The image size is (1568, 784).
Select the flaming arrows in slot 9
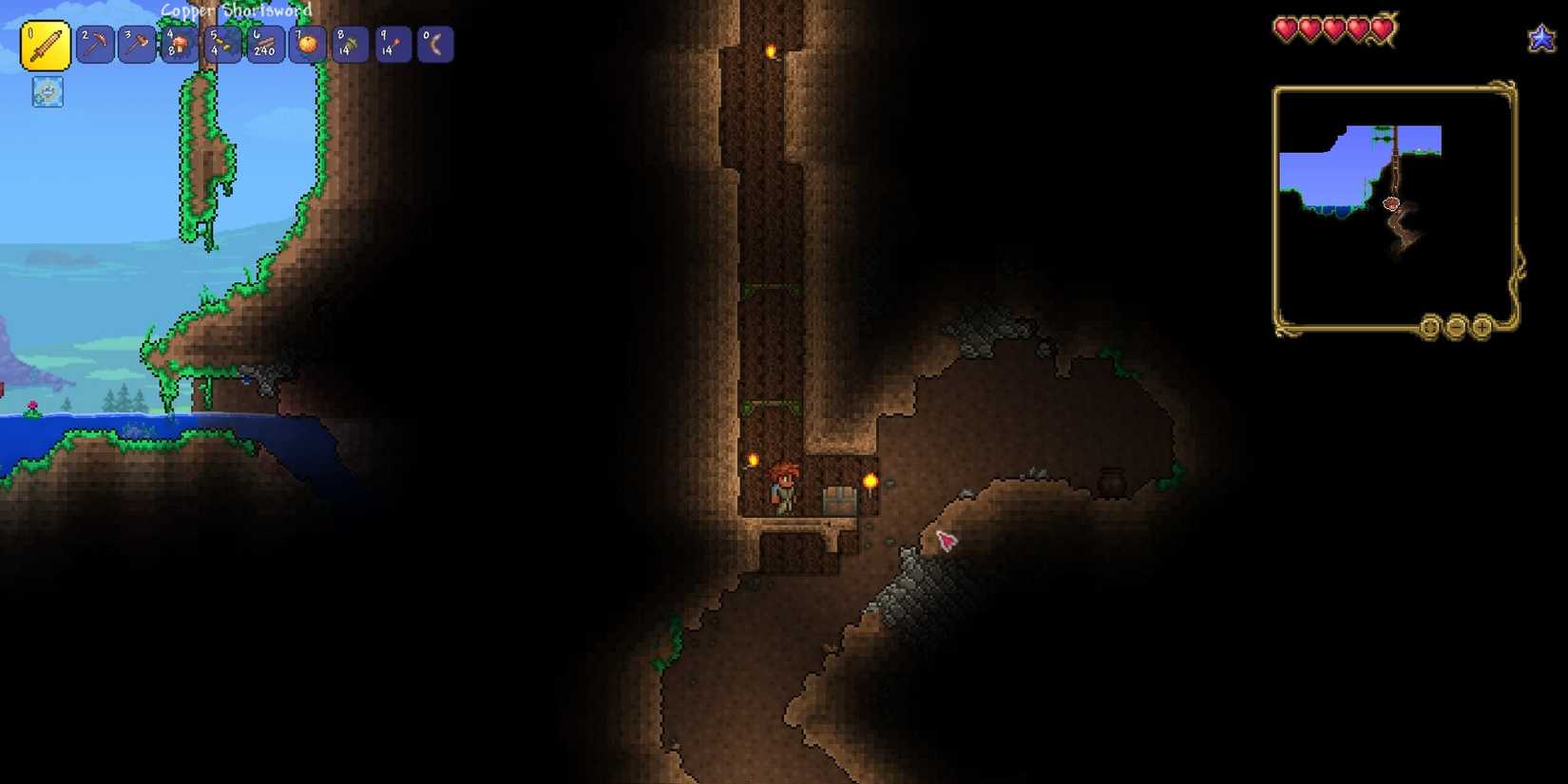(x=392, y=44)
